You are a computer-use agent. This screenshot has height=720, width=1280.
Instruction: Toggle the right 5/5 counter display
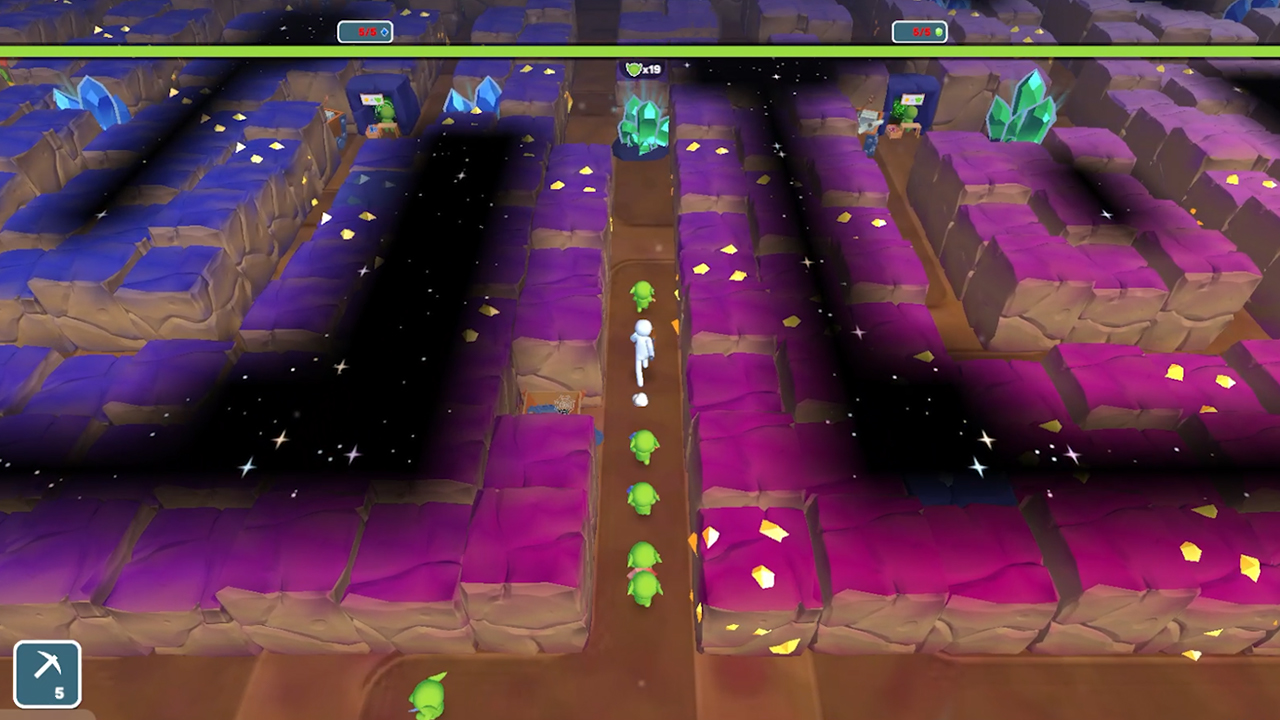coord(919,31)
